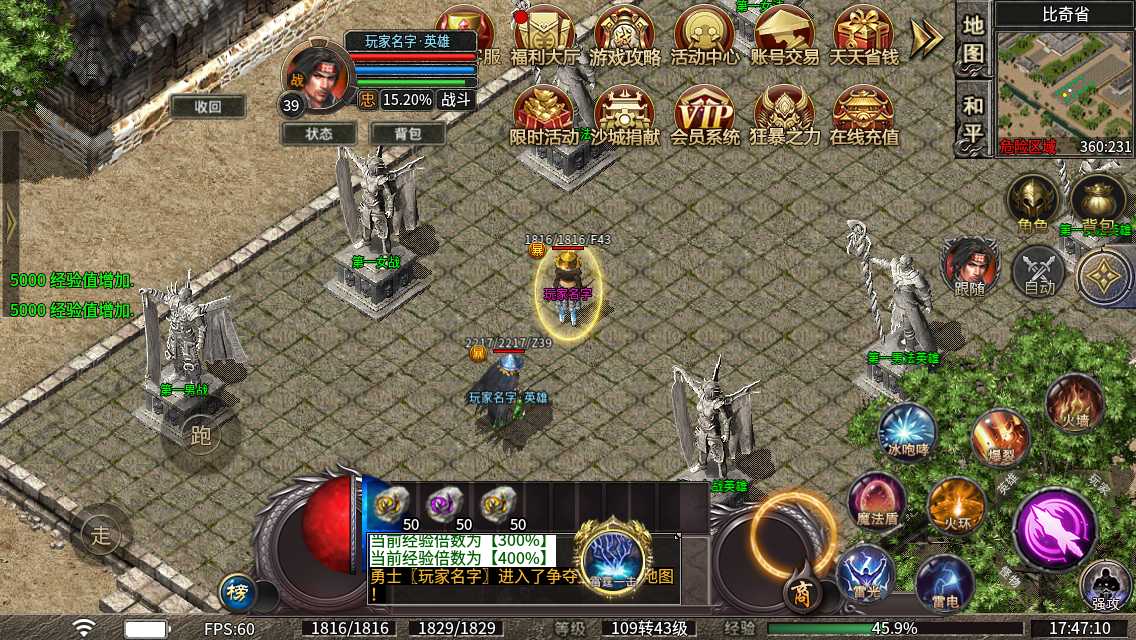Open the 沙城捐献 donation menu

[x=624, y=115]
